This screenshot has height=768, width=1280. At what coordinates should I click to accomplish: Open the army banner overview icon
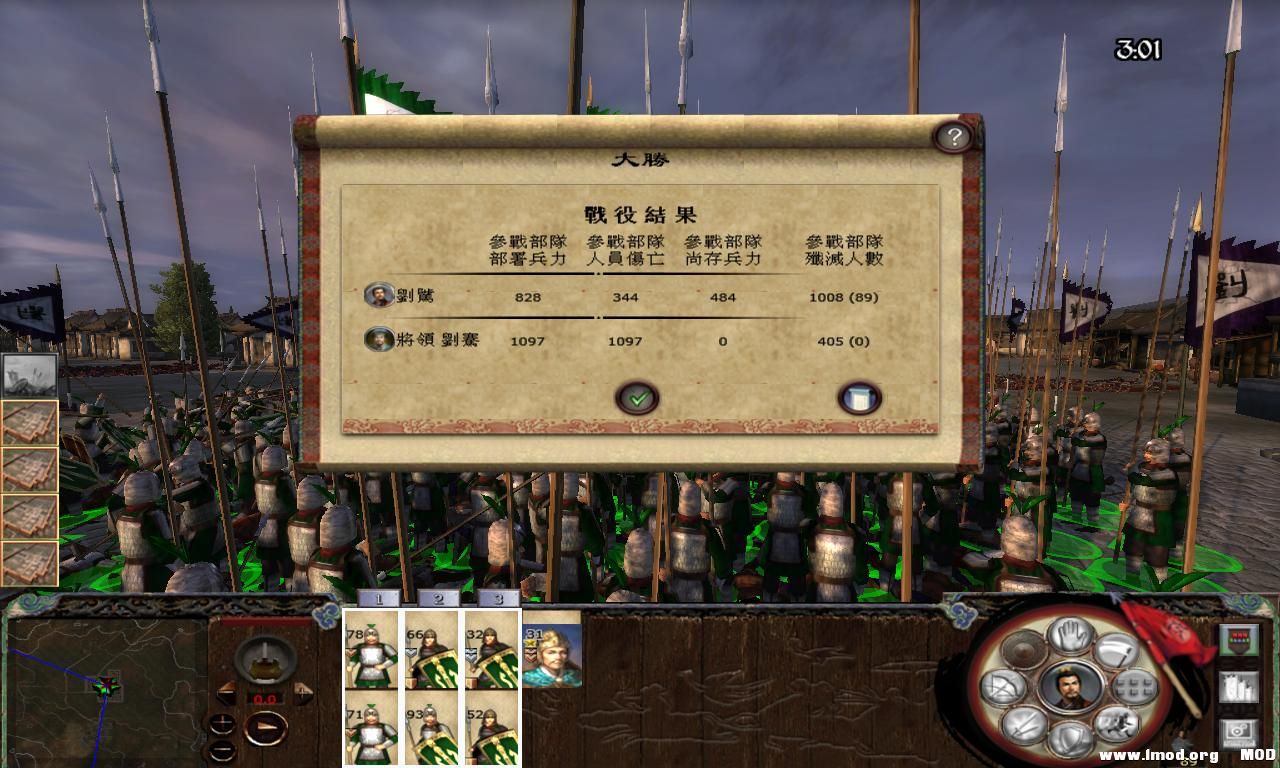(1239, 639)
